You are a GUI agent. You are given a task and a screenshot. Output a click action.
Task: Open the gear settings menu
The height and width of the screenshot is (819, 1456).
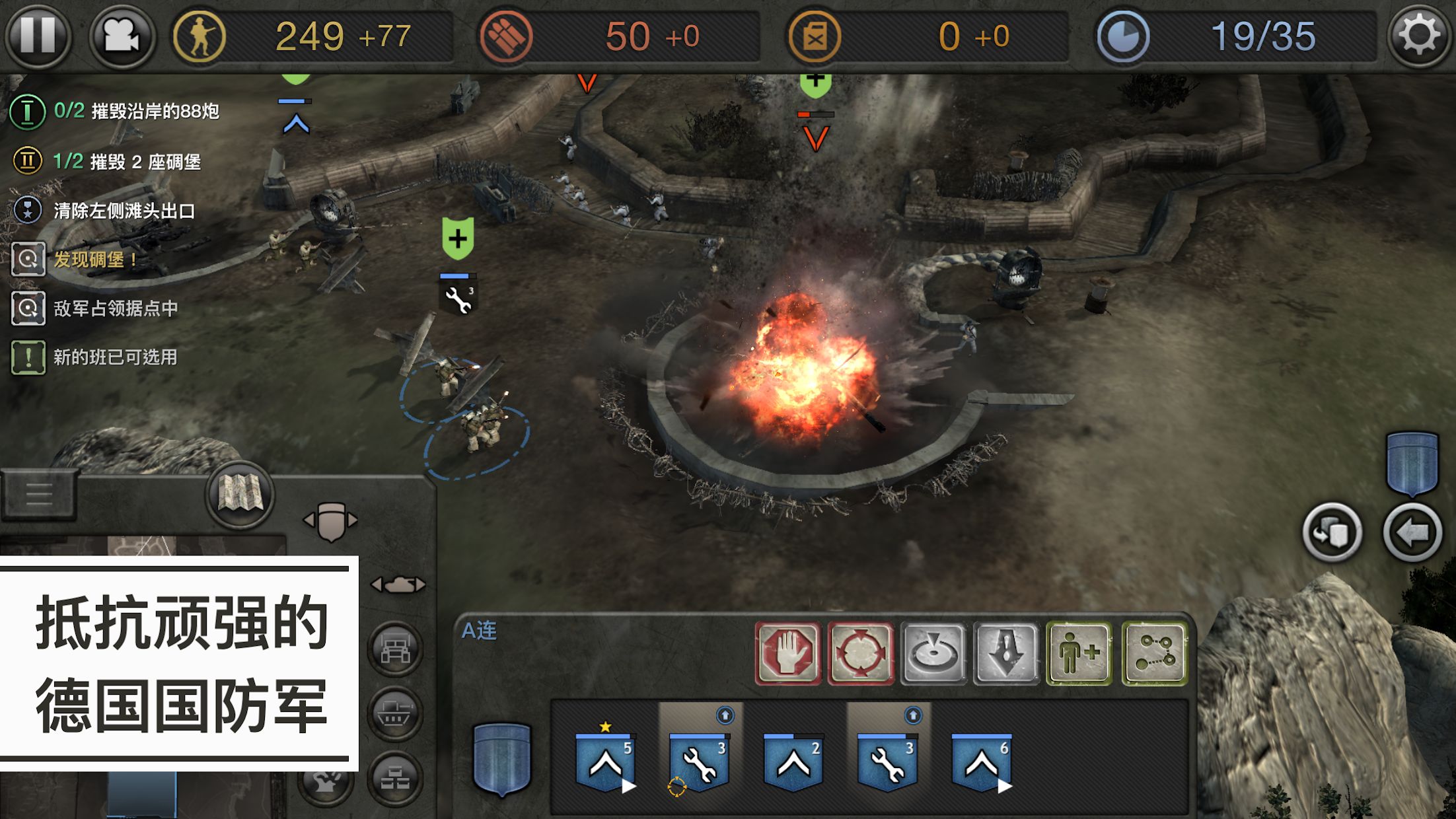click(x=1418, y=35)
